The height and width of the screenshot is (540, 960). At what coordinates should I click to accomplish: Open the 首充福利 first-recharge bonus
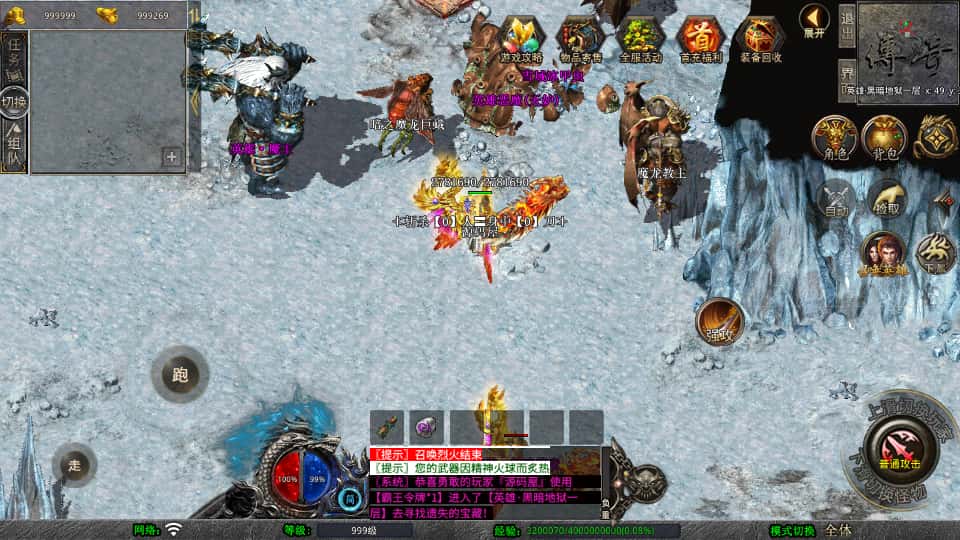coord(700,38)
